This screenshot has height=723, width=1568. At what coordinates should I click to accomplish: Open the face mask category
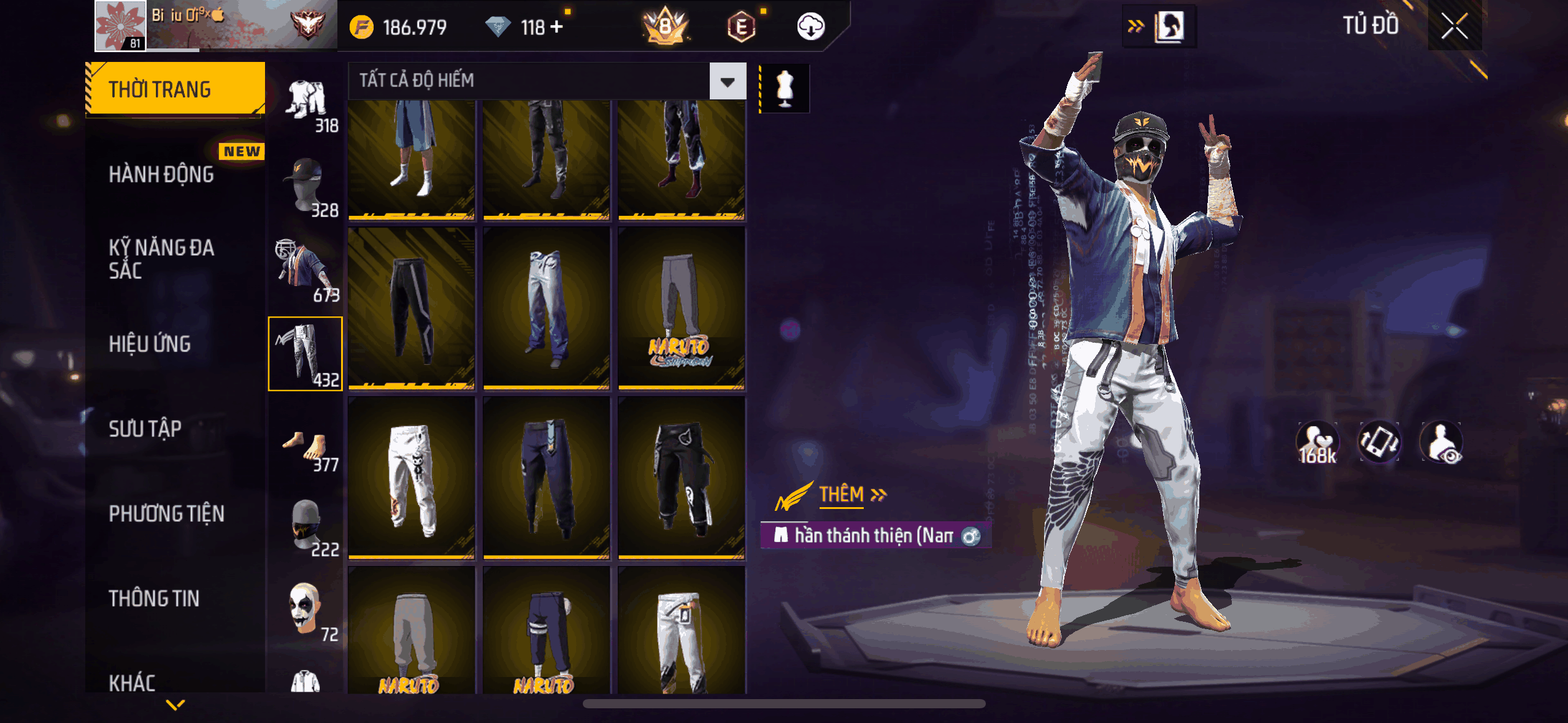pos(306,527)
